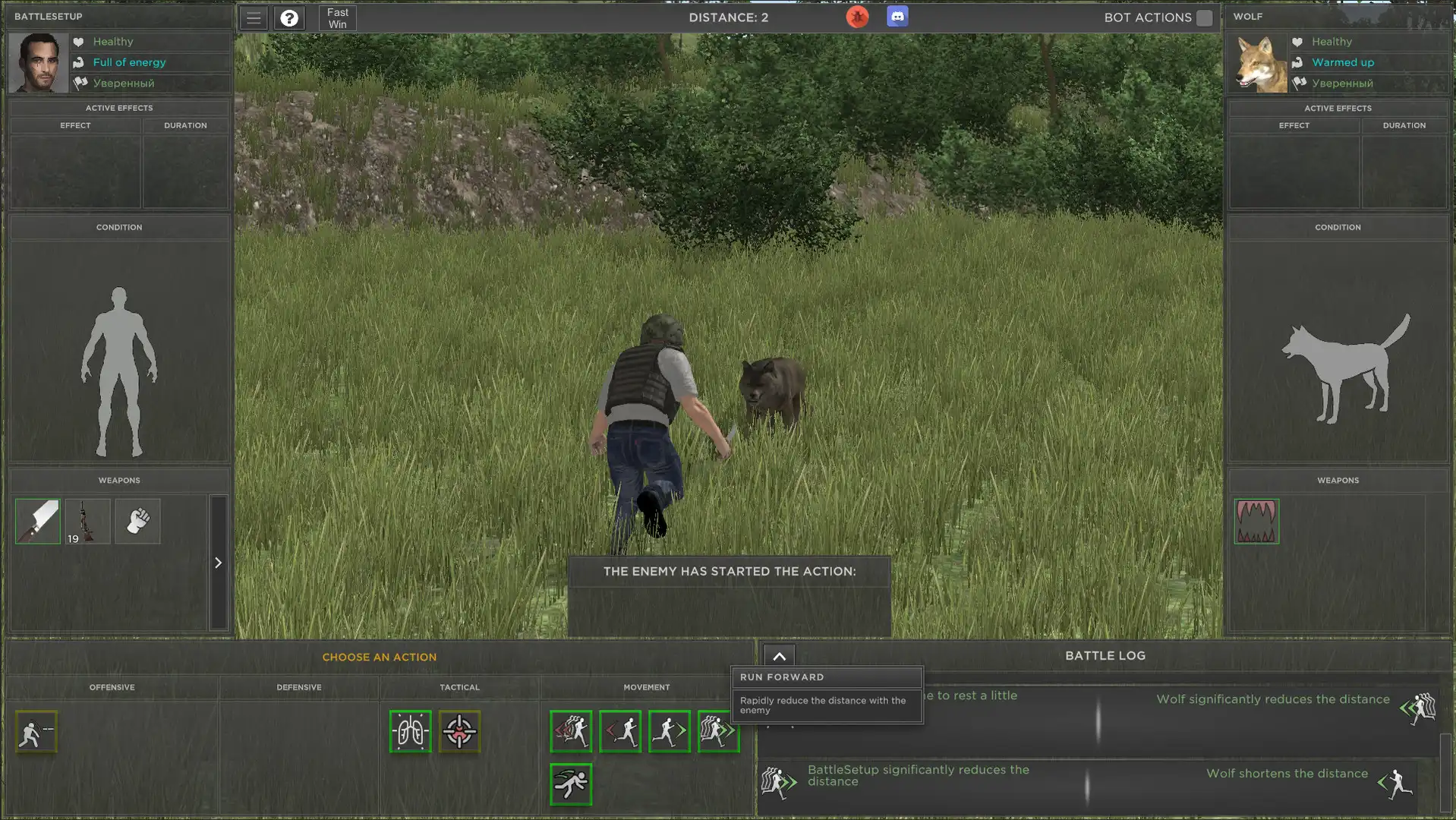The width and height of the screenshot is (1456, 820).
Task: Select the breath control tactical action
Action: (x=411, y=731)
